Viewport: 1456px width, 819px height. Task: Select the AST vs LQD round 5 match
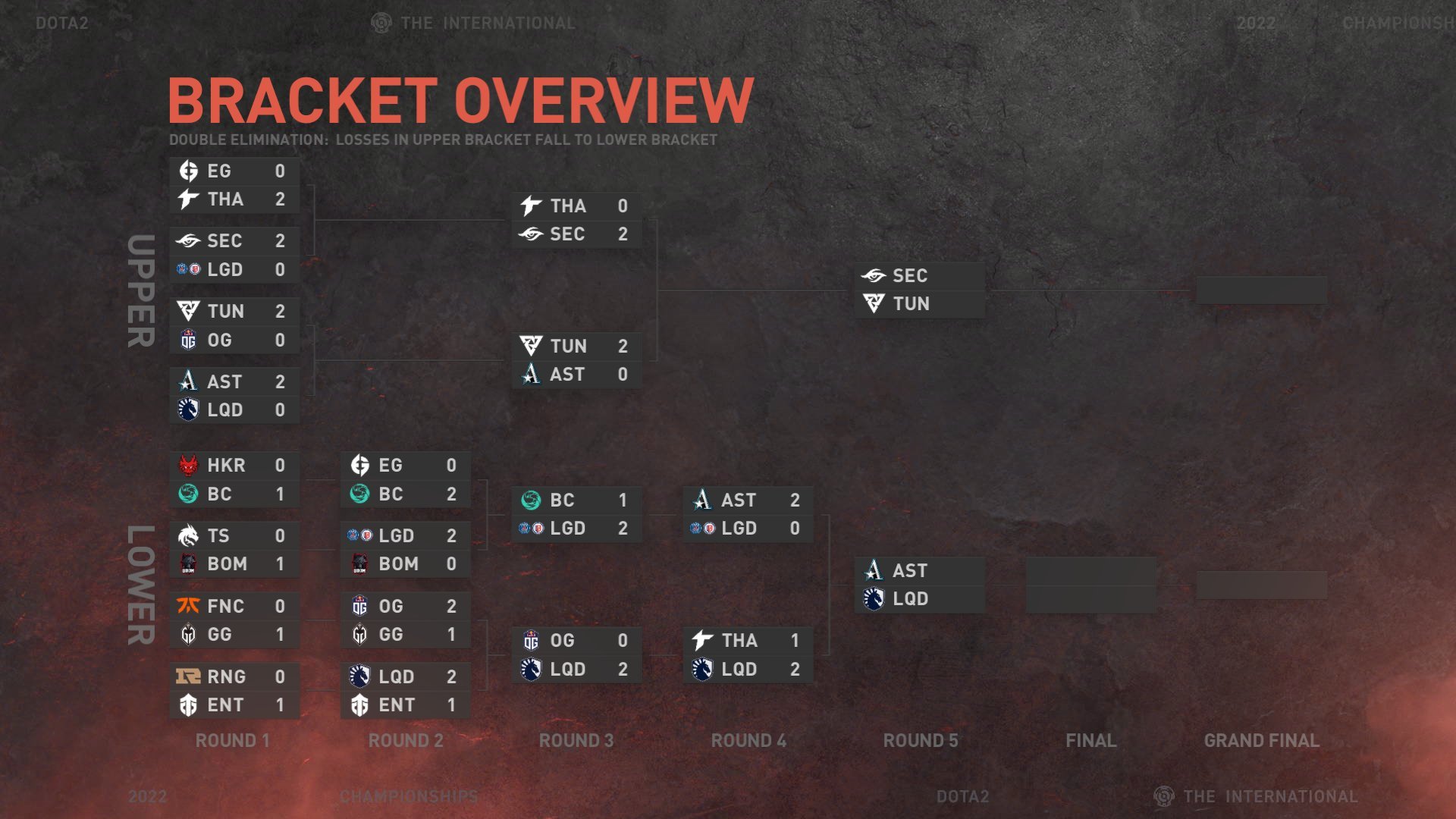pyautogui.click(x=919, y=585)
